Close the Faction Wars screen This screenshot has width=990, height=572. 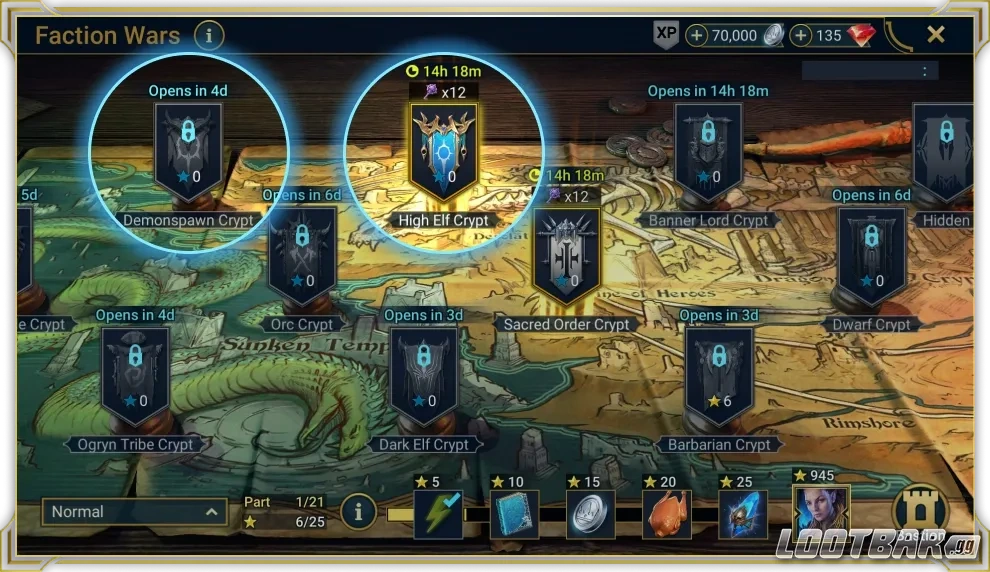pyautogui.click(x=935, y=35)
